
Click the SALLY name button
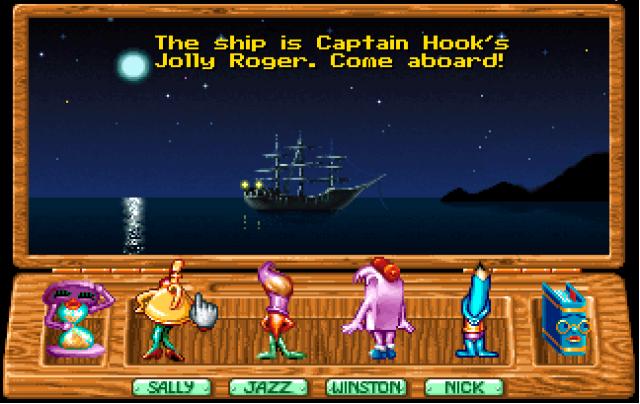click(x=169, y=387)
